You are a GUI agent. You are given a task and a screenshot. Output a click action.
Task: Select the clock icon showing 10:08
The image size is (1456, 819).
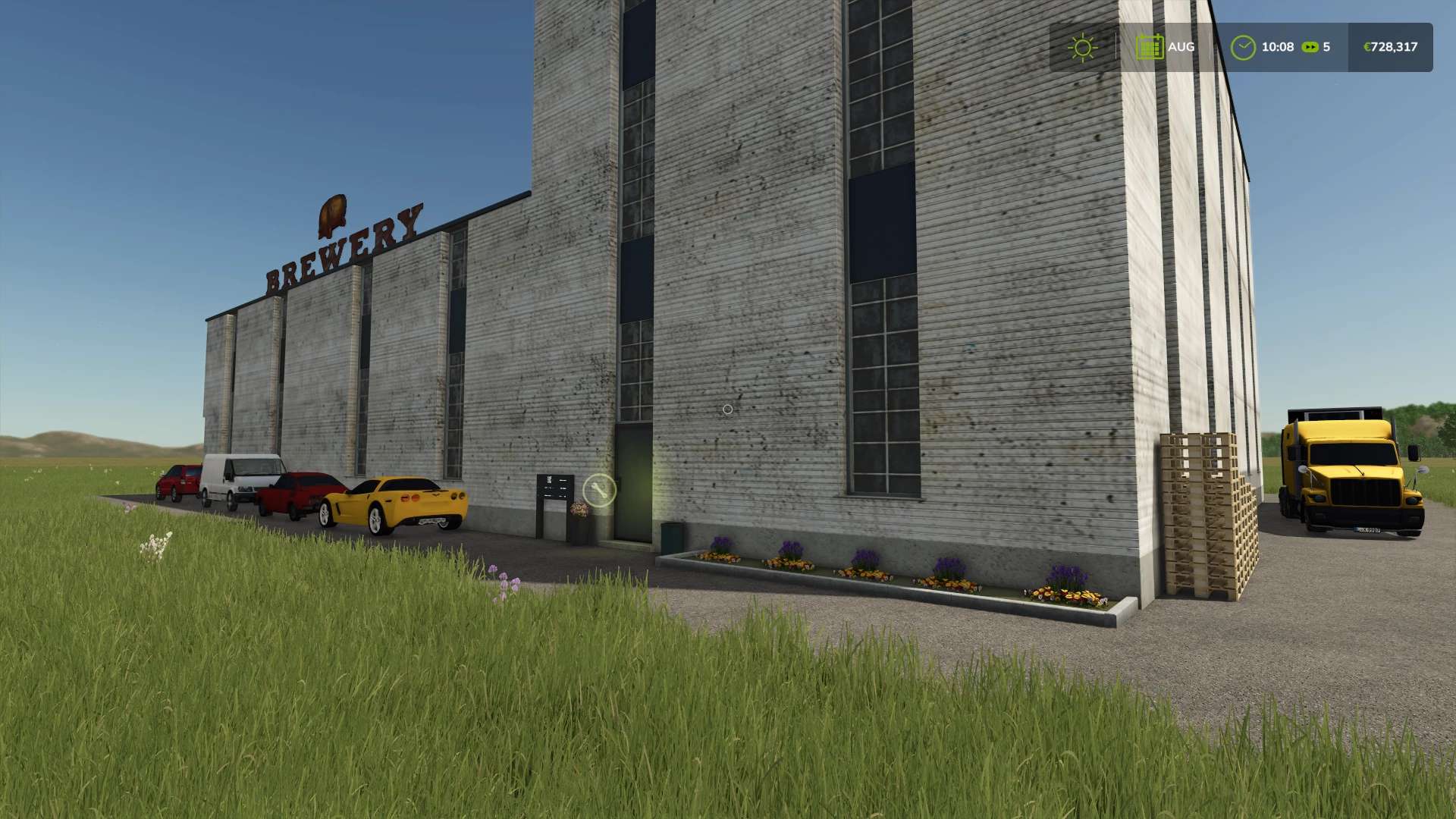coord(1244,47)
